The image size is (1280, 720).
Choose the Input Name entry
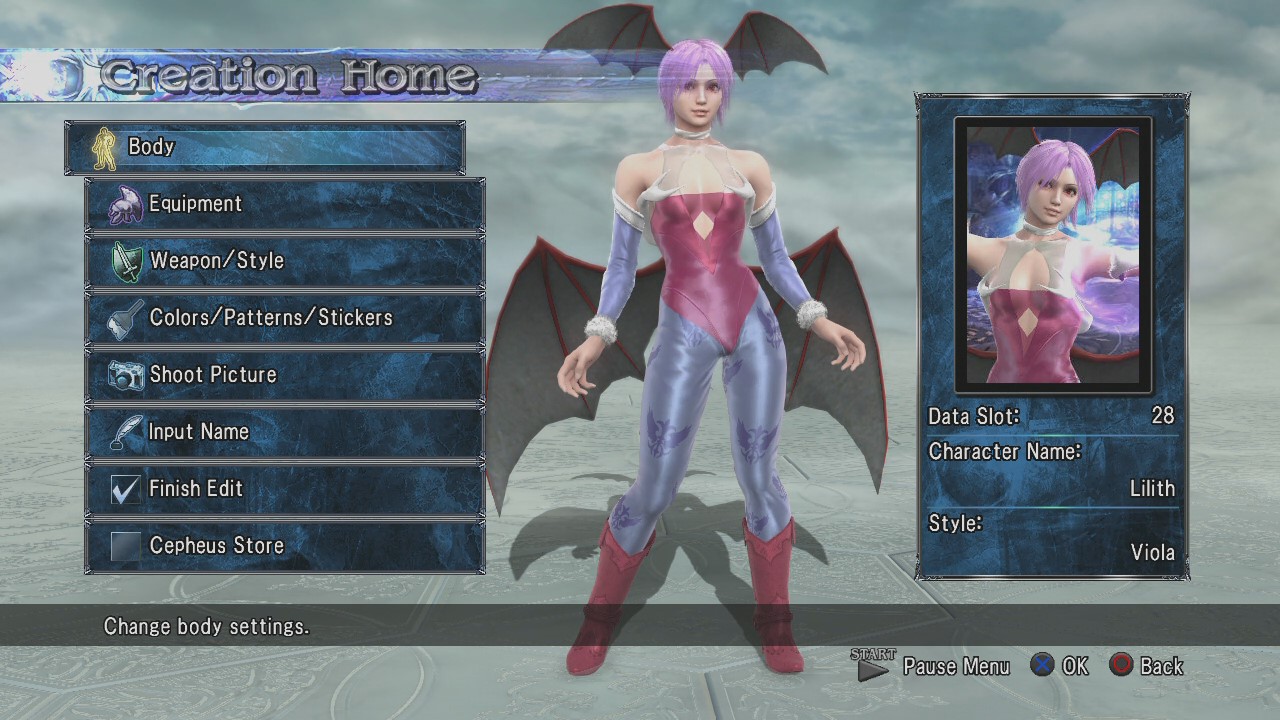(285, 432)
